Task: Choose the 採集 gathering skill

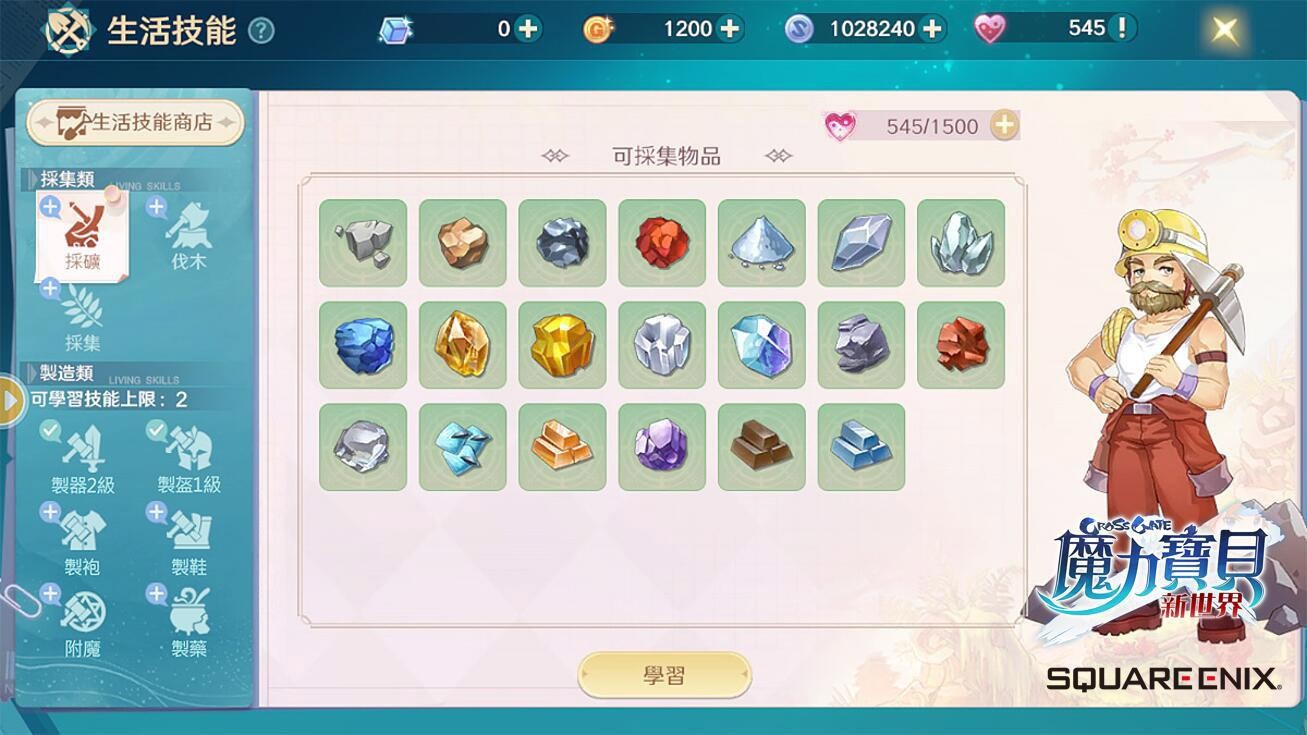Action: pyautogui.click(x=83, y=319)
